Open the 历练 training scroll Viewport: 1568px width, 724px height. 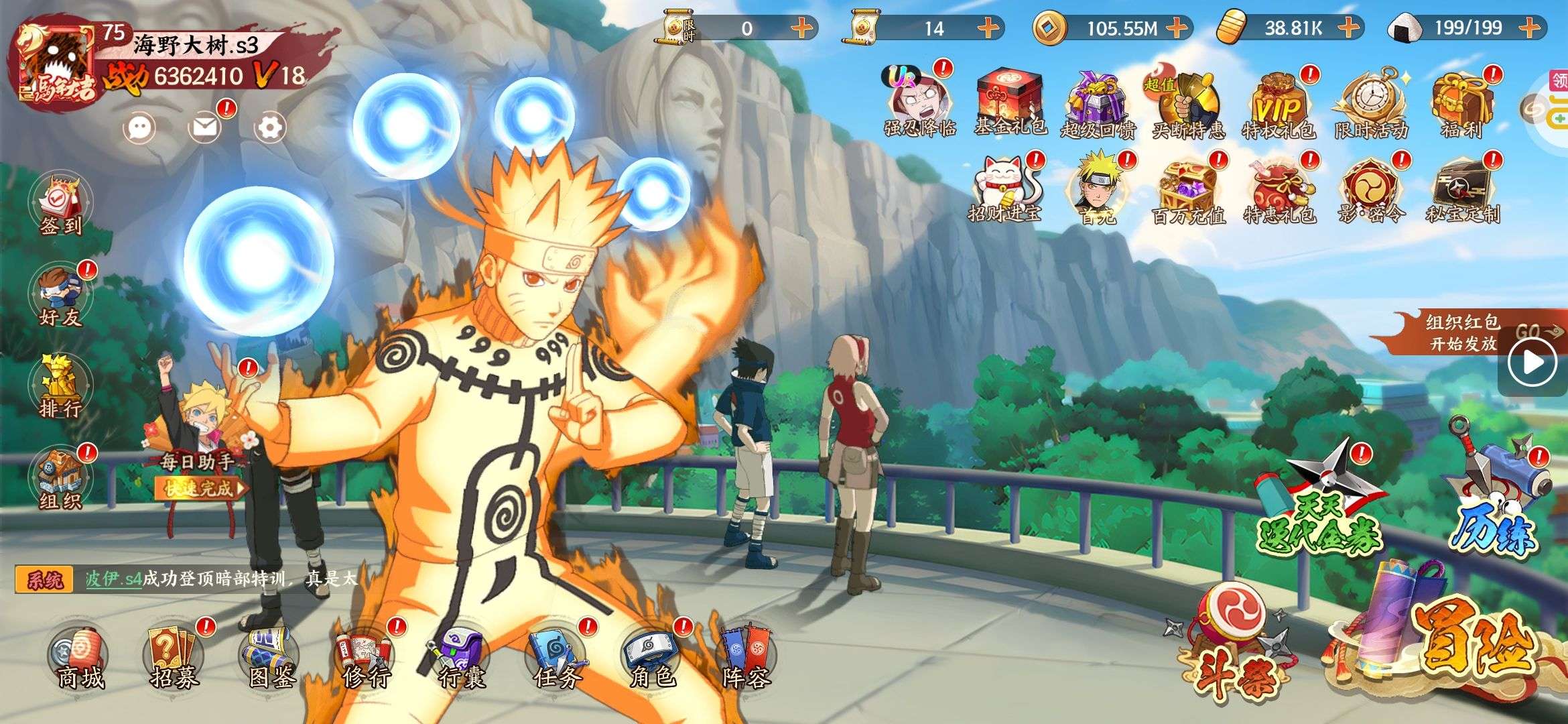[x=1498, y=496]
